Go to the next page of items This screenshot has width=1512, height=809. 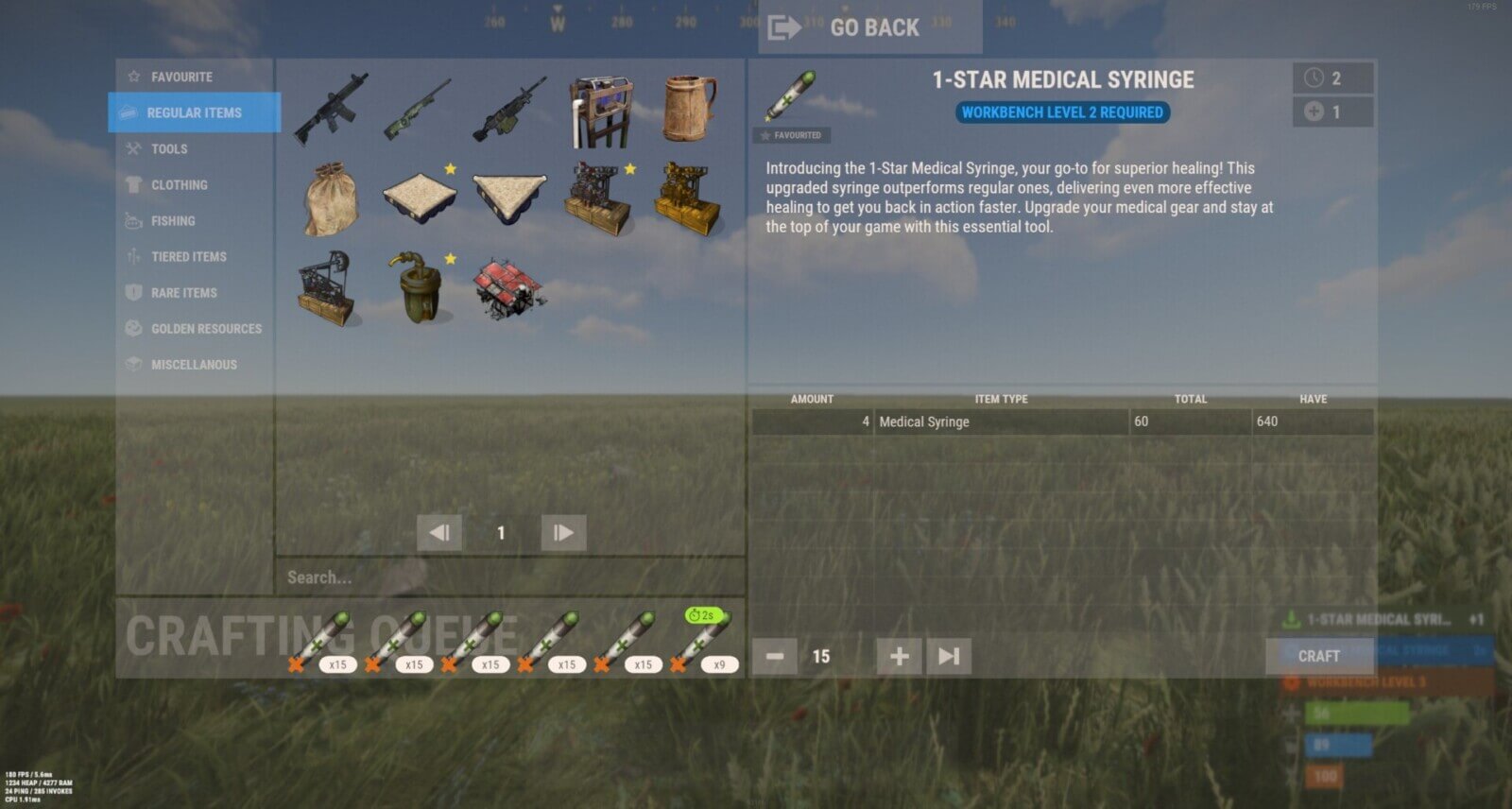562,532
